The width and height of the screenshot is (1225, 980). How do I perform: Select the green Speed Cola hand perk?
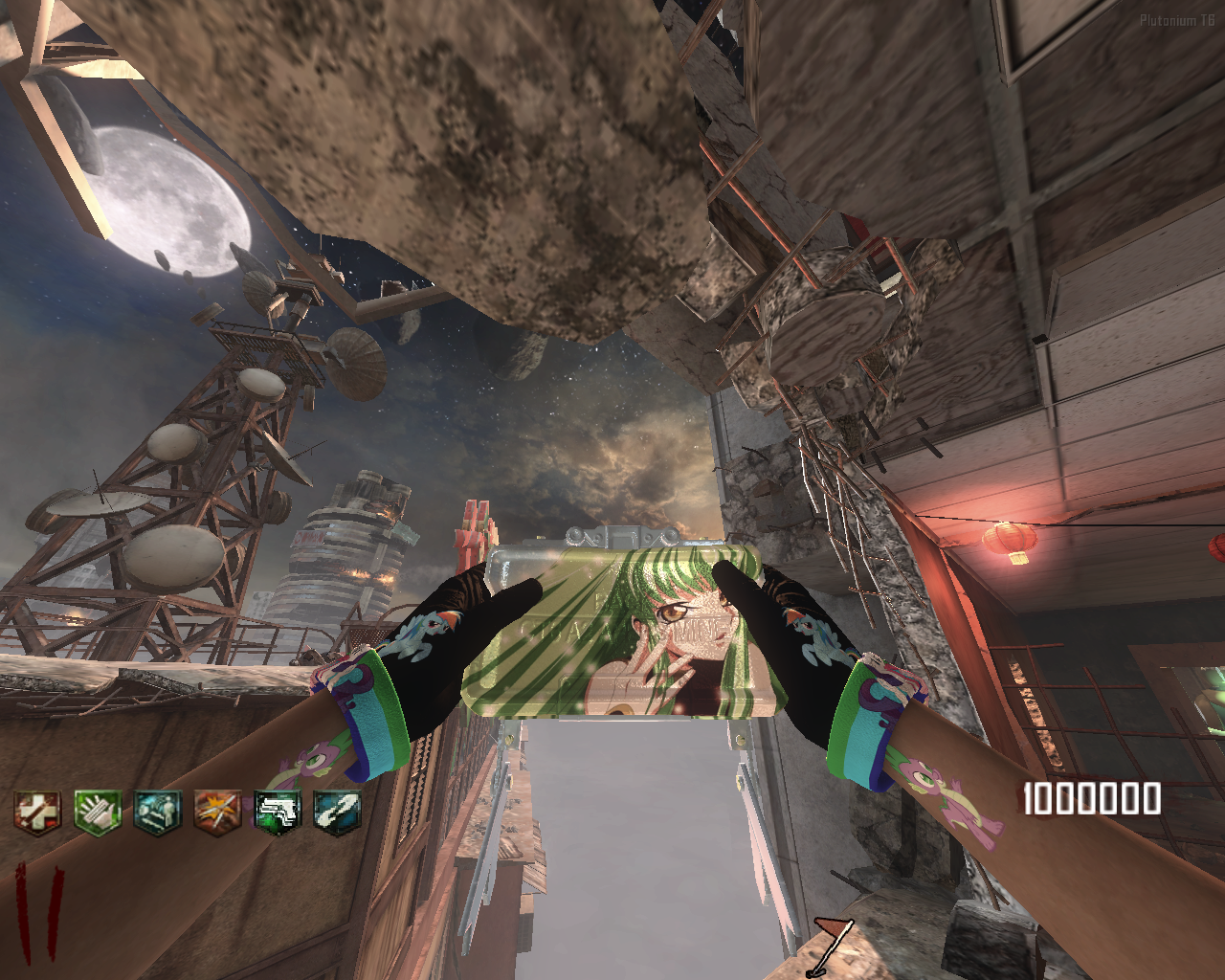coord(98,813)
